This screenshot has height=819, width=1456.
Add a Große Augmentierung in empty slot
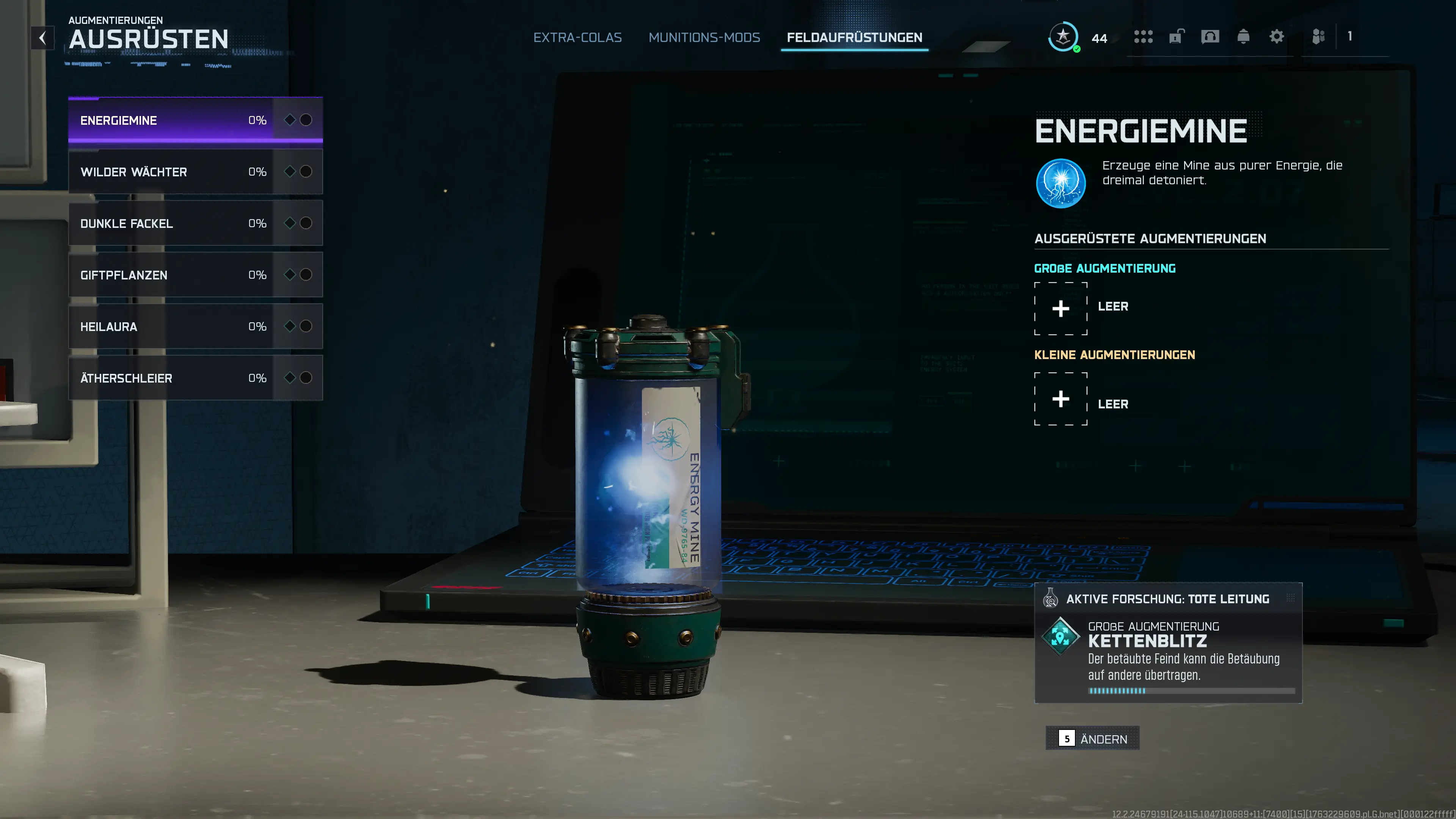1061,309
